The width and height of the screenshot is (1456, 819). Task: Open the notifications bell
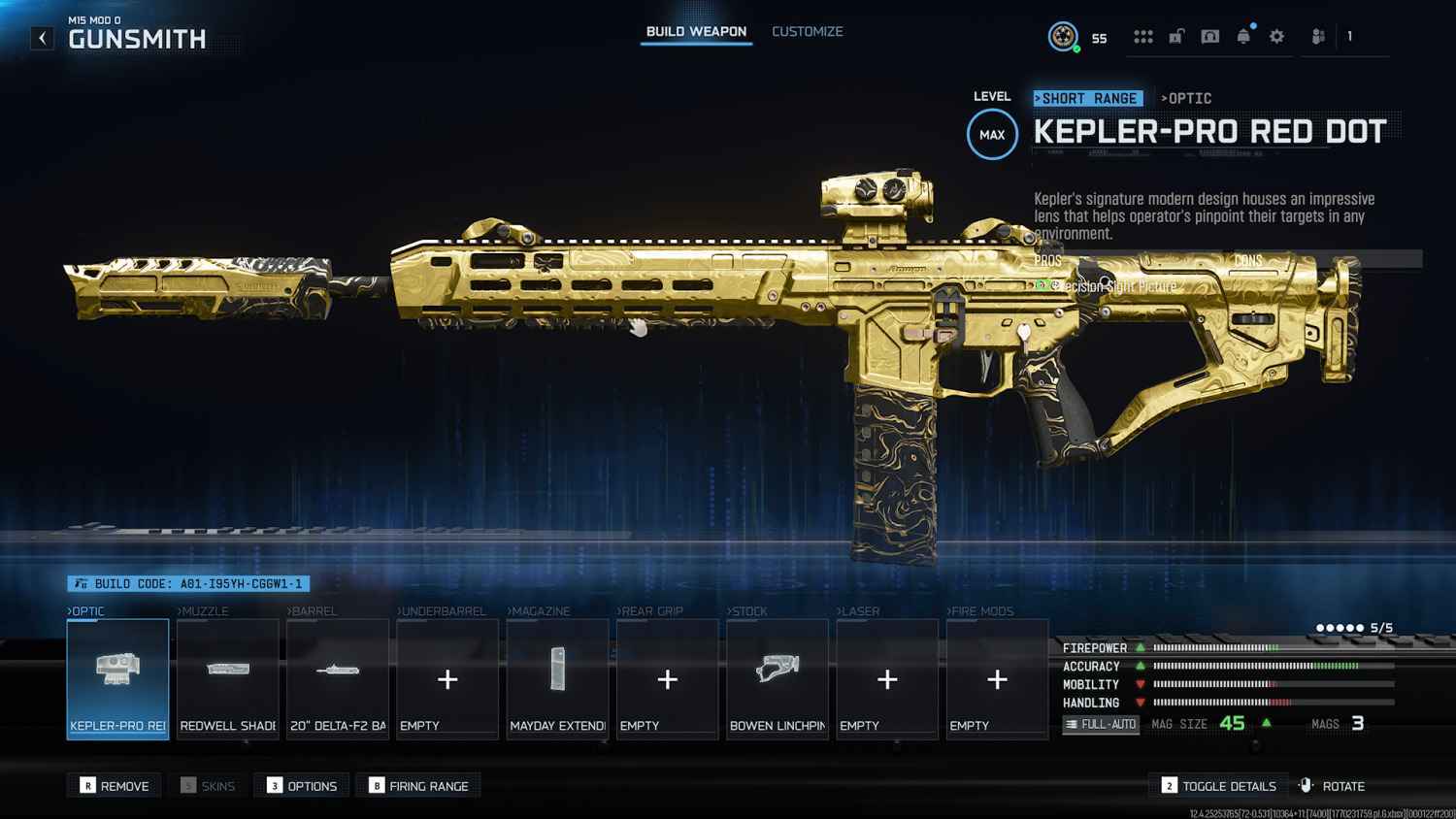coord(1242,36)
